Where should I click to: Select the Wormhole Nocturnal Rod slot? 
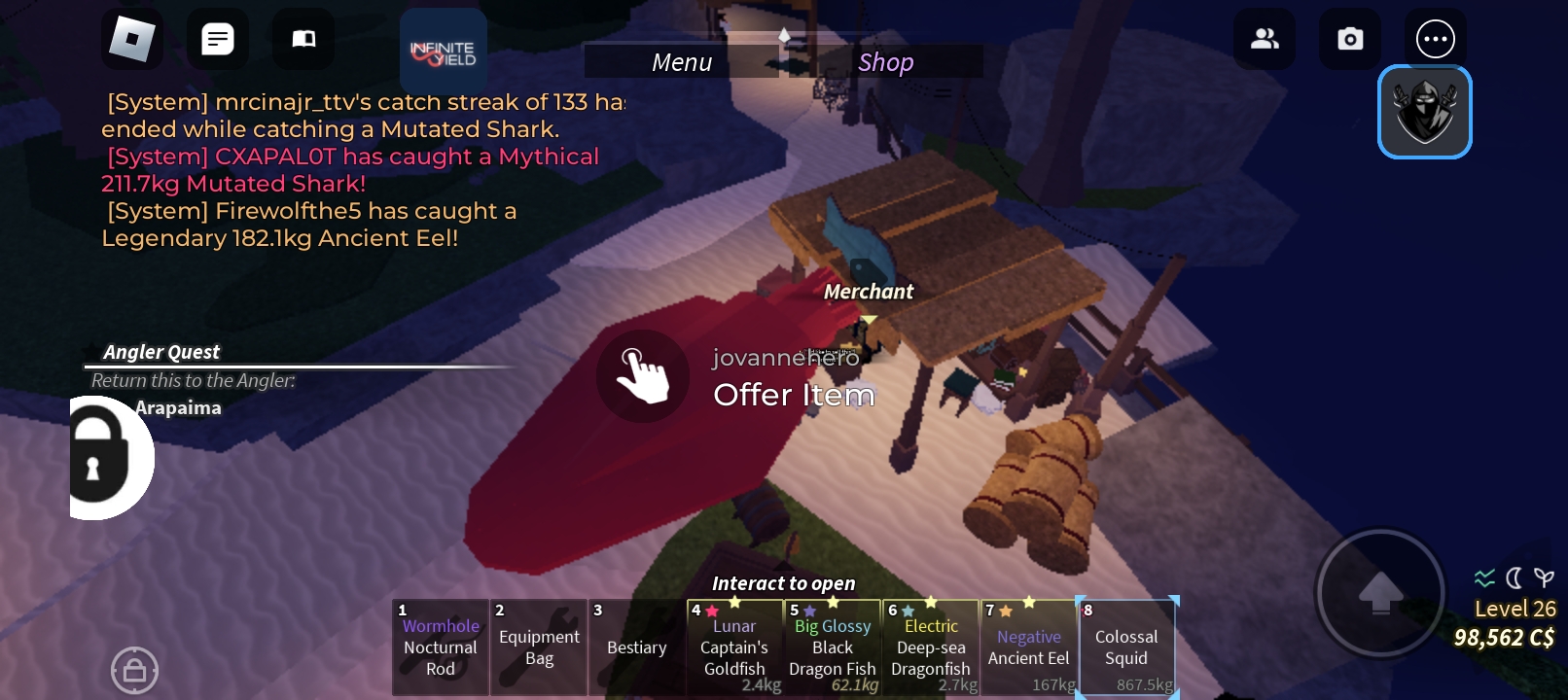(x=441, y=647)
